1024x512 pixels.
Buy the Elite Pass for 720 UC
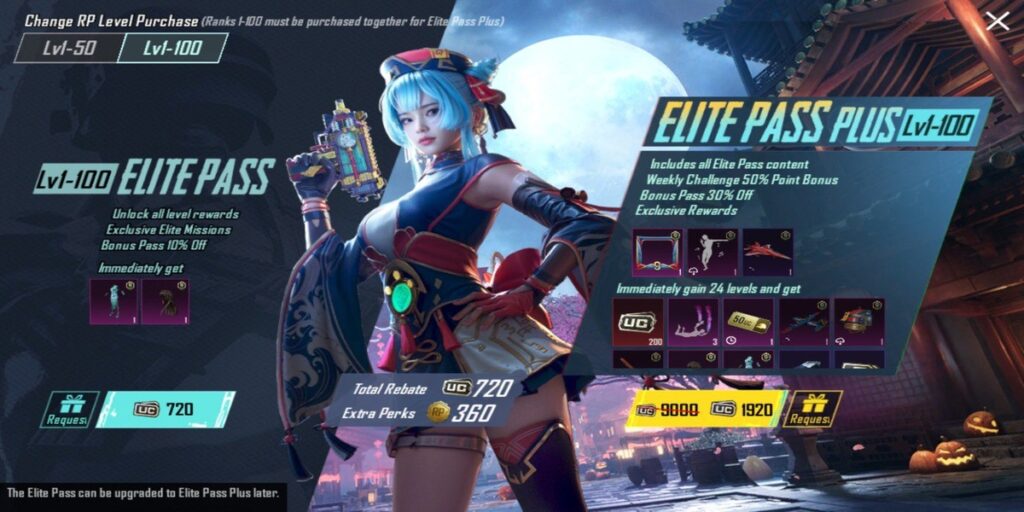point(166,409)
